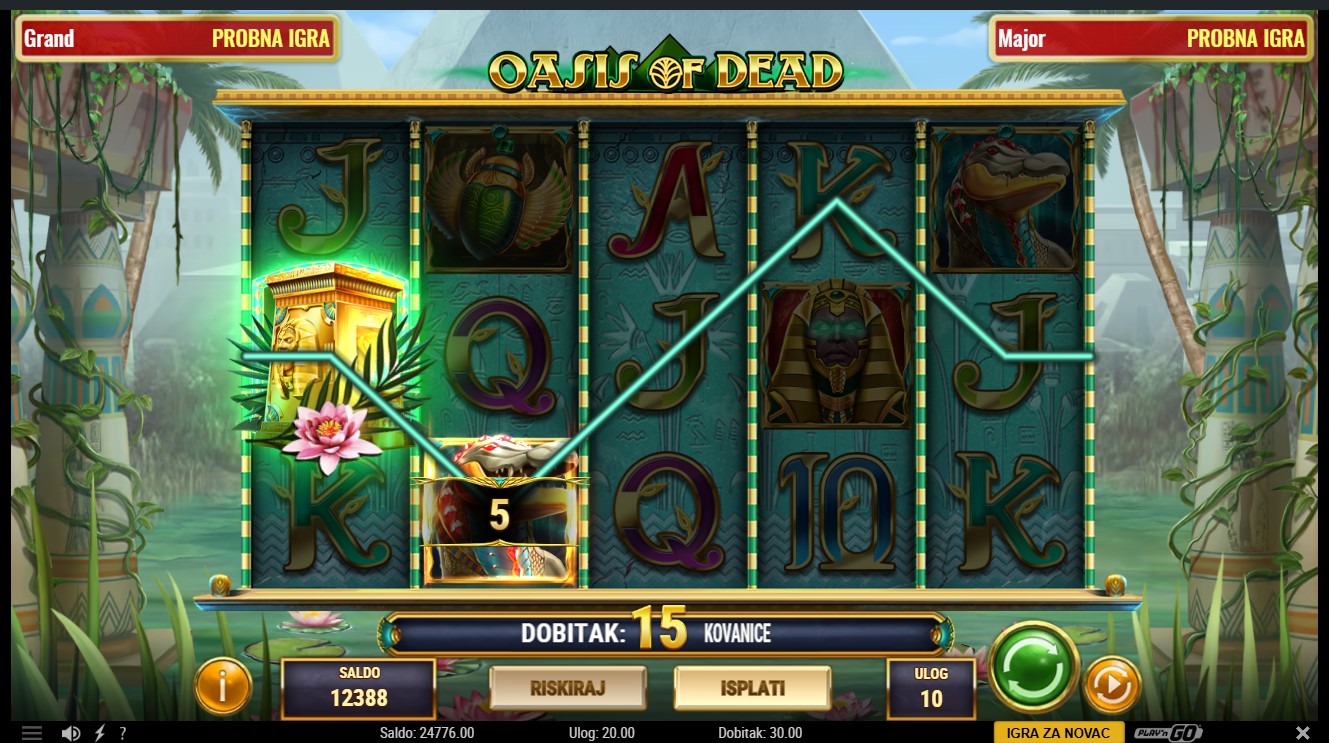Click the green spin button
The width and height of the screenshot is (1329, 743).
(1033, 668)
